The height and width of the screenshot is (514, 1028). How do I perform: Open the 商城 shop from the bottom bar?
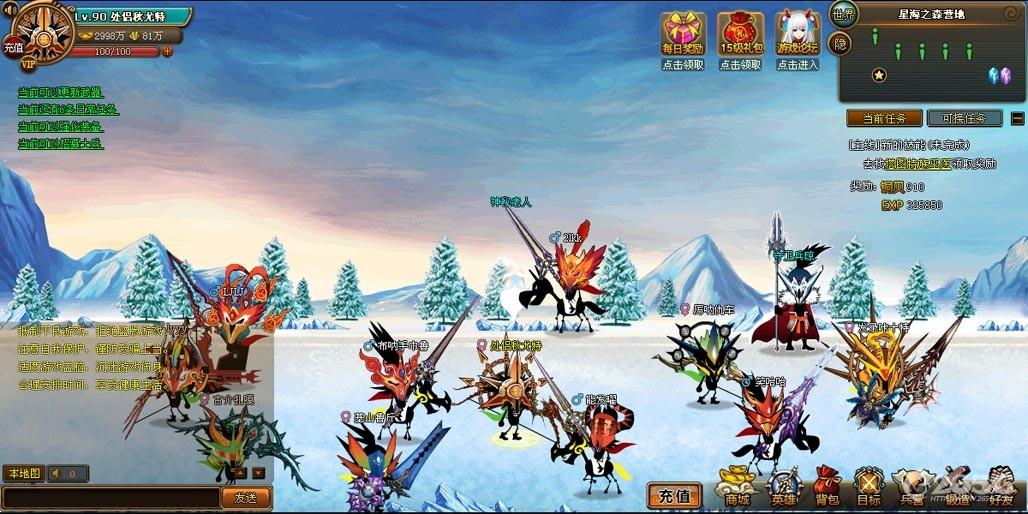[x=738, y=487]
